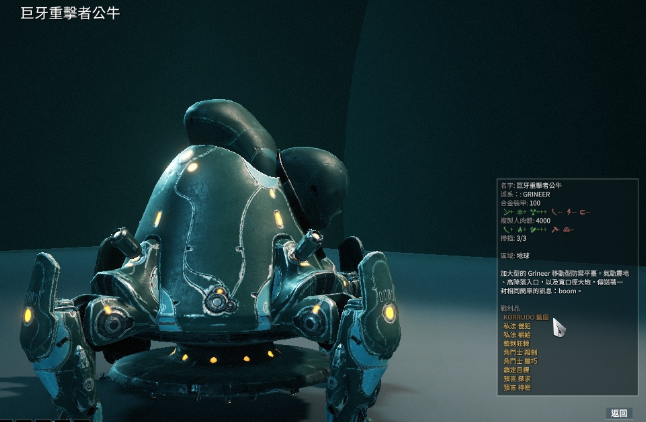Click the 返回 back button
This screenshot has width=646, height=422.
coord(620,412)
